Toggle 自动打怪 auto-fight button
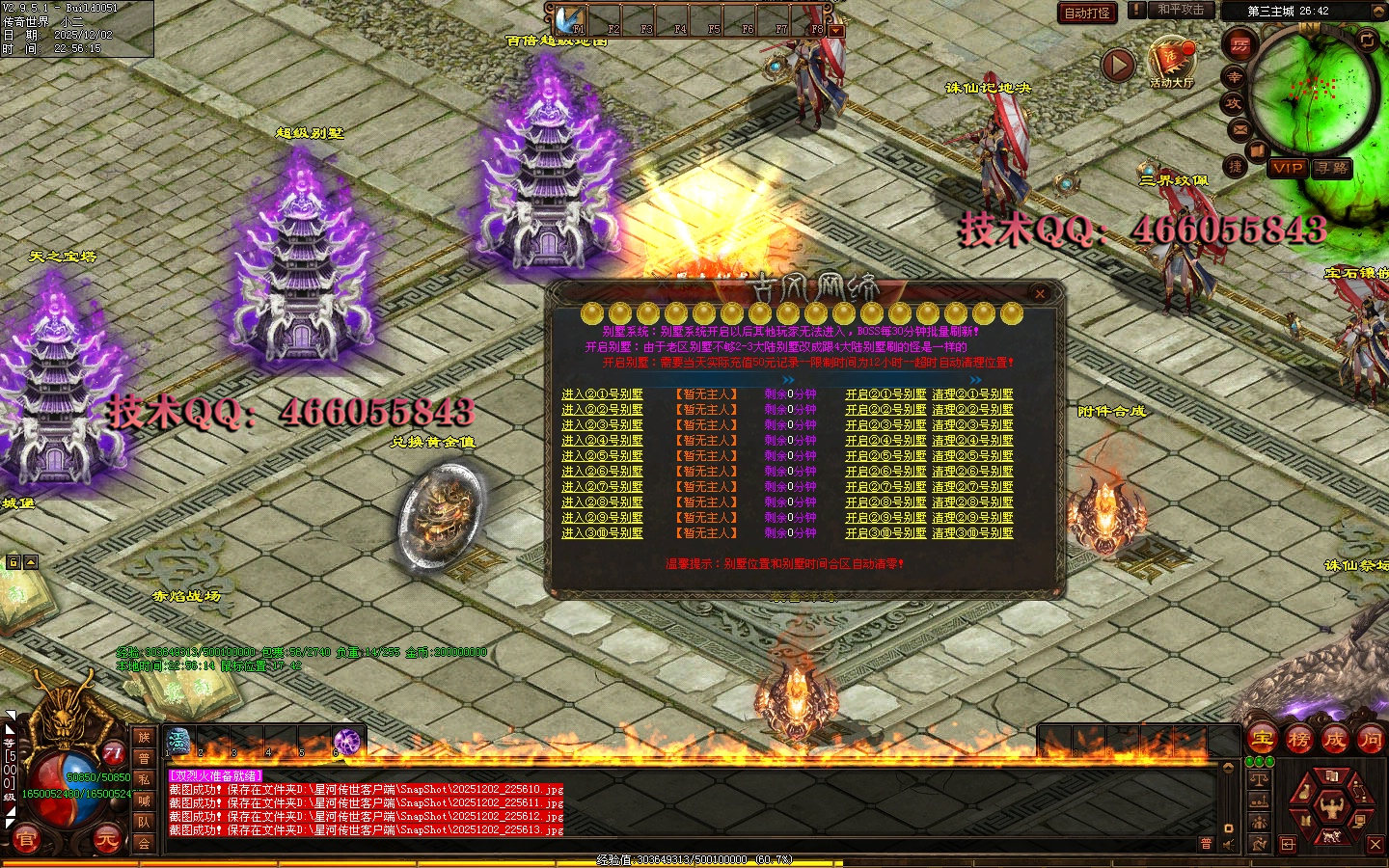 (1087, 13)
